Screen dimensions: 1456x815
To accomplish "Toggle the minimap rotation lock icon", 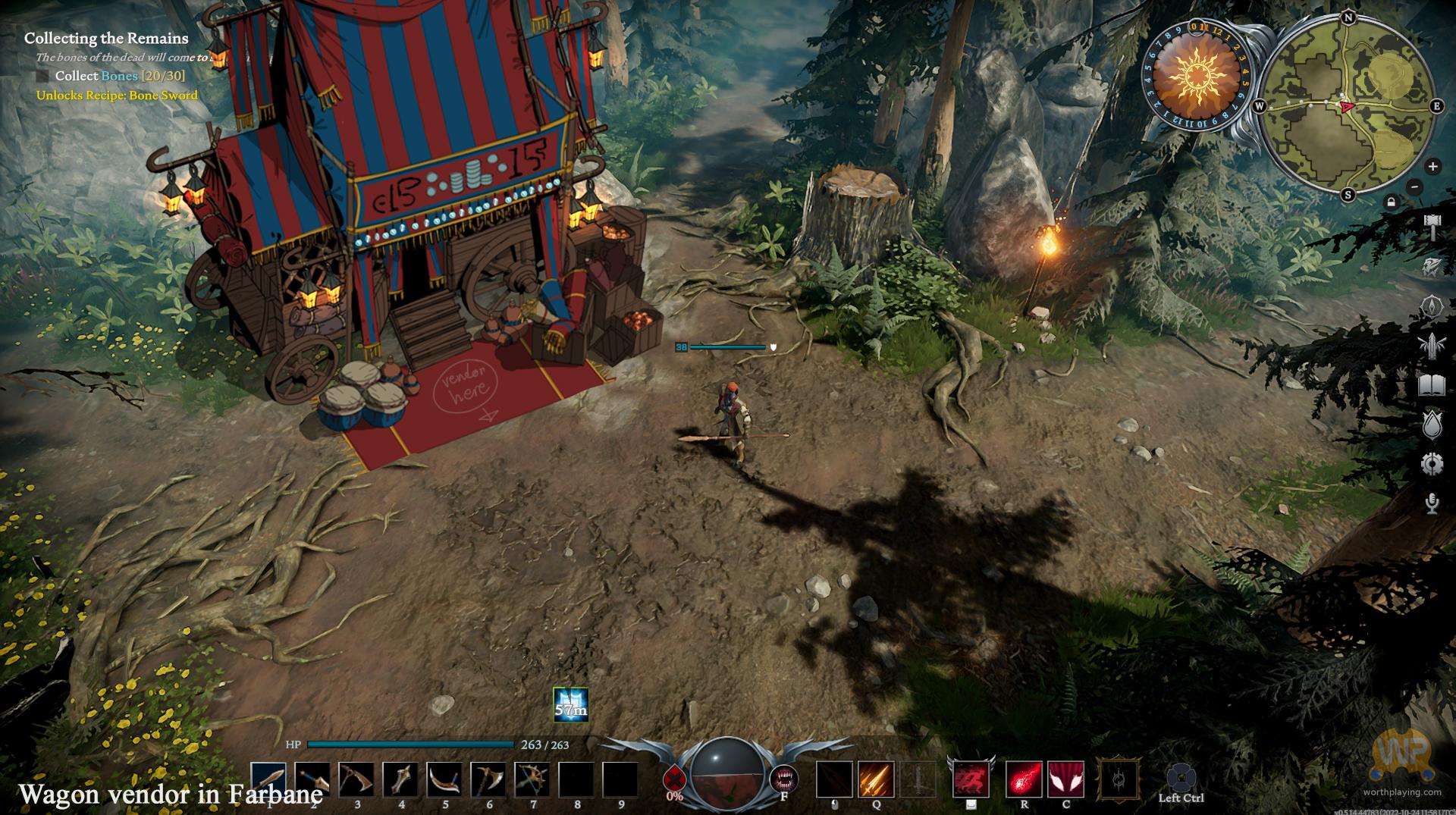I will tap(1391, 202).
